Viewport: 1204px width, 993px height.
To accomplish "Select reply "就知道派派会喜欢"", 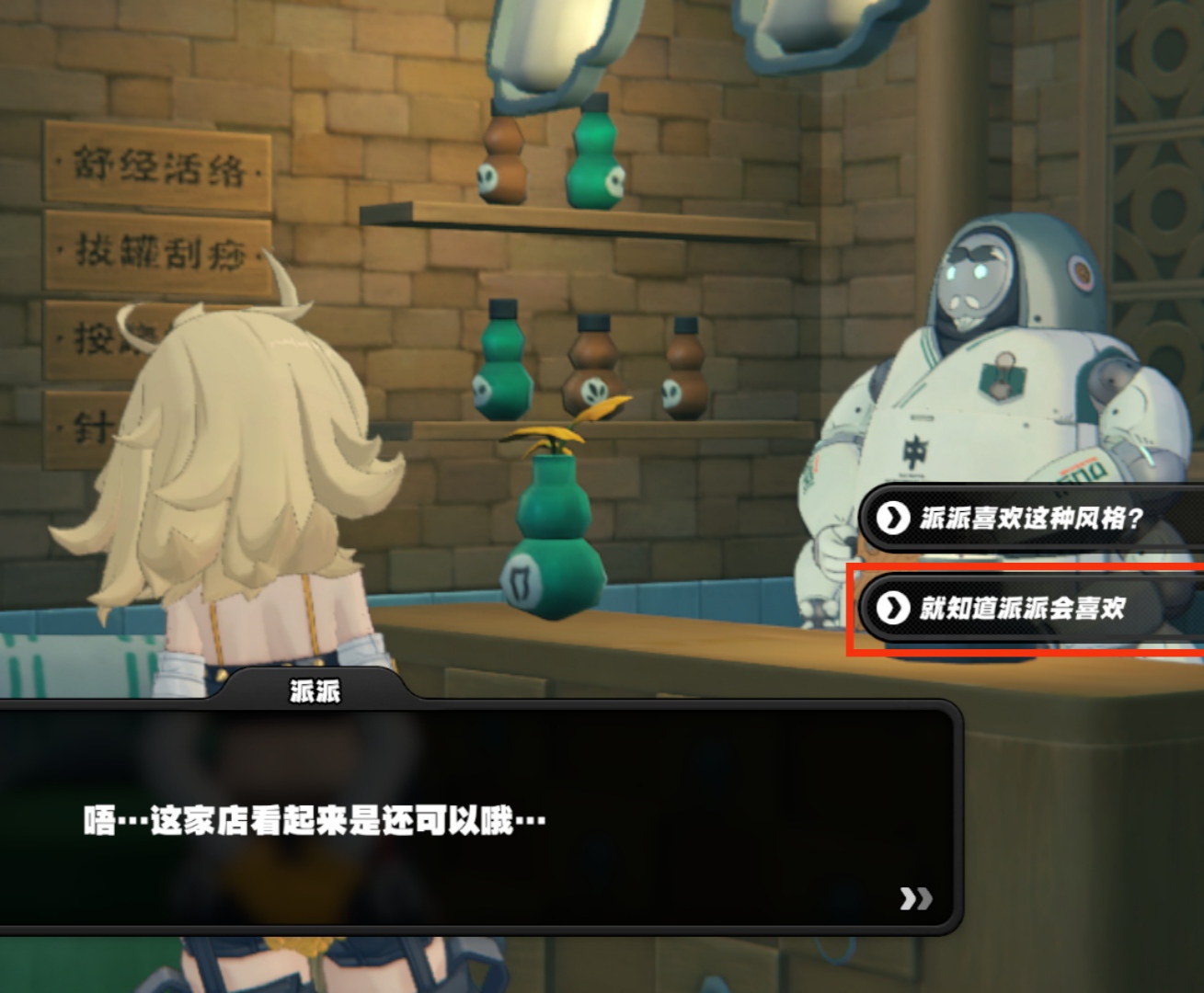I will point(1023,608).
